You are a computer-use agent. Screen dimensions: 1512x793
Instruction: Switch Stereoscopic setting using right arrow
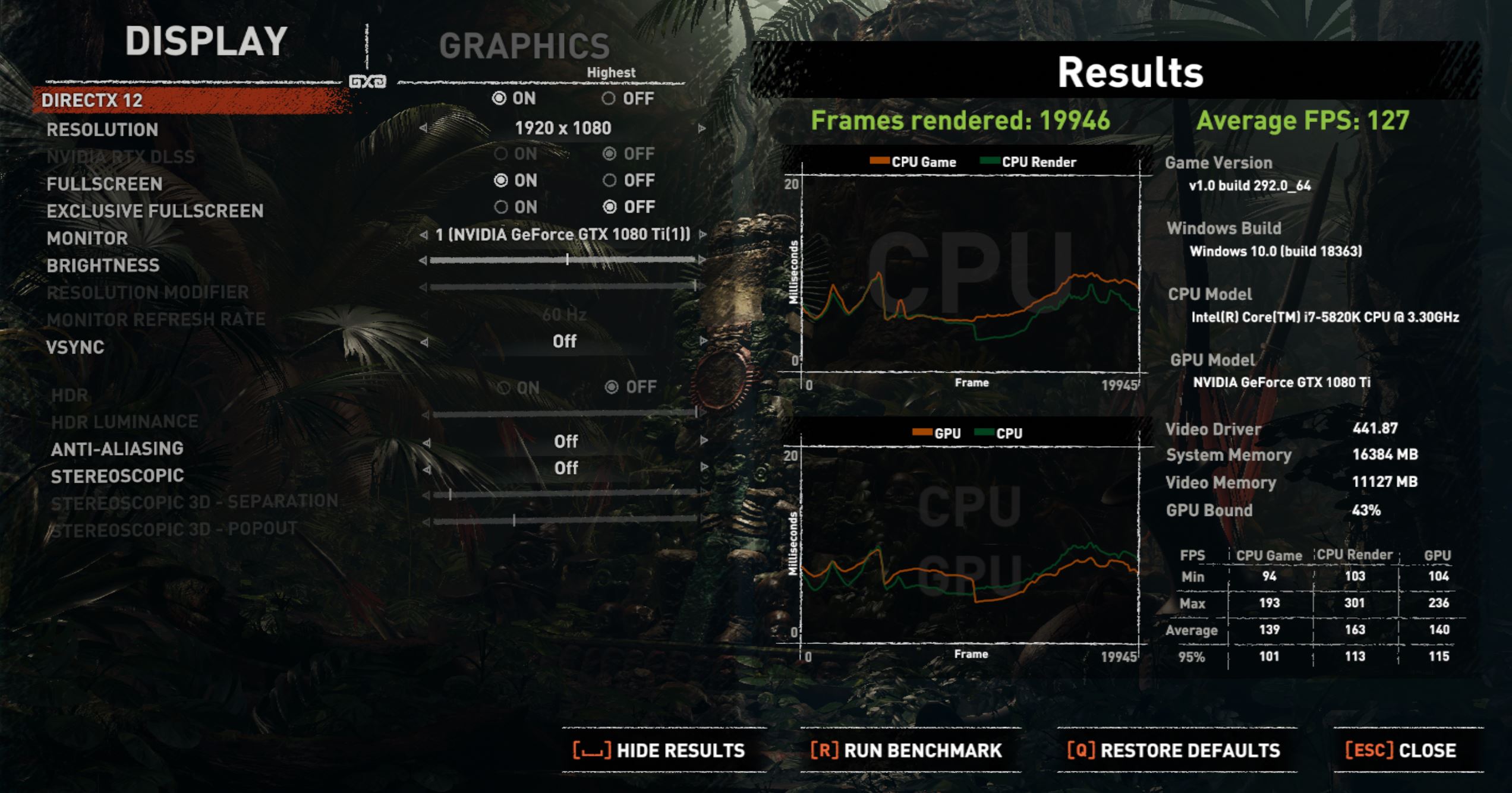tap(704, 467)
